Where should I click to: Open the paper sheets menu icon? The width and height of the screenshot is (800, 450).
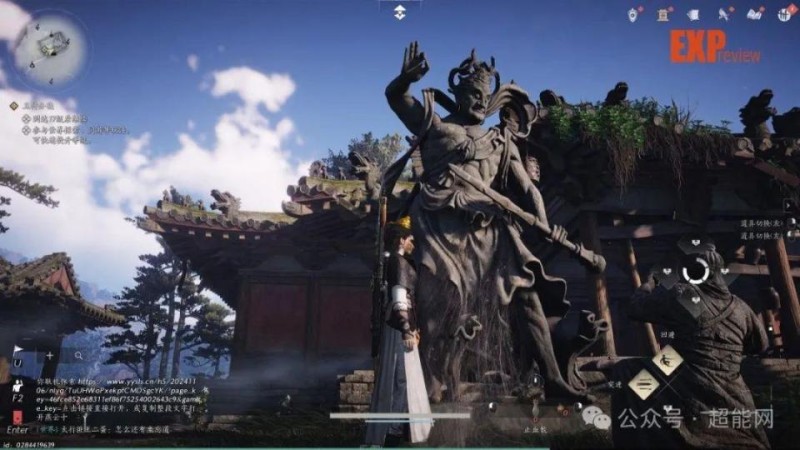coord(694,14)
